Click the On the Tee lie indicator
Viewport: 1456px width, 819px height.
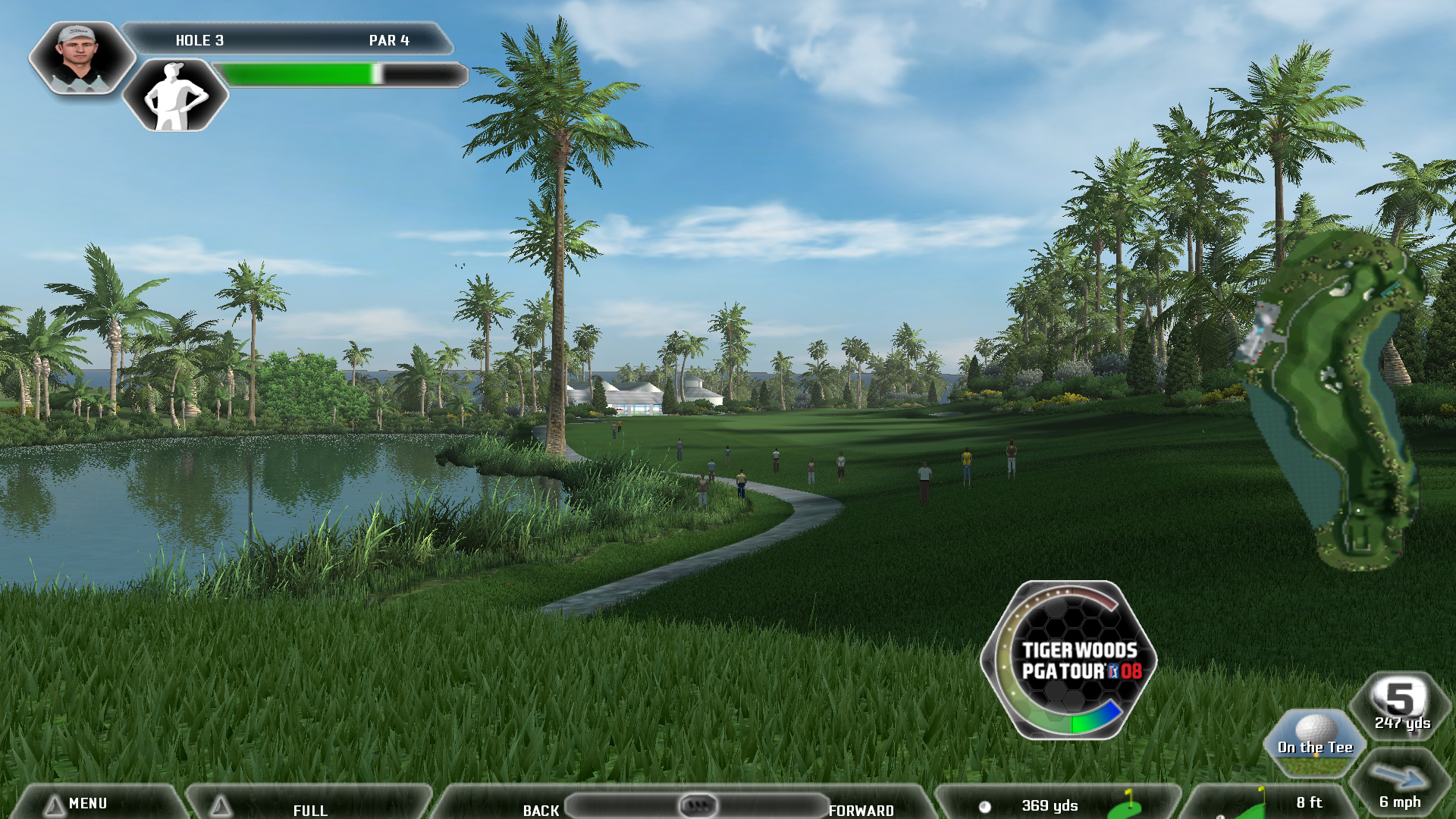point(1314,743)
